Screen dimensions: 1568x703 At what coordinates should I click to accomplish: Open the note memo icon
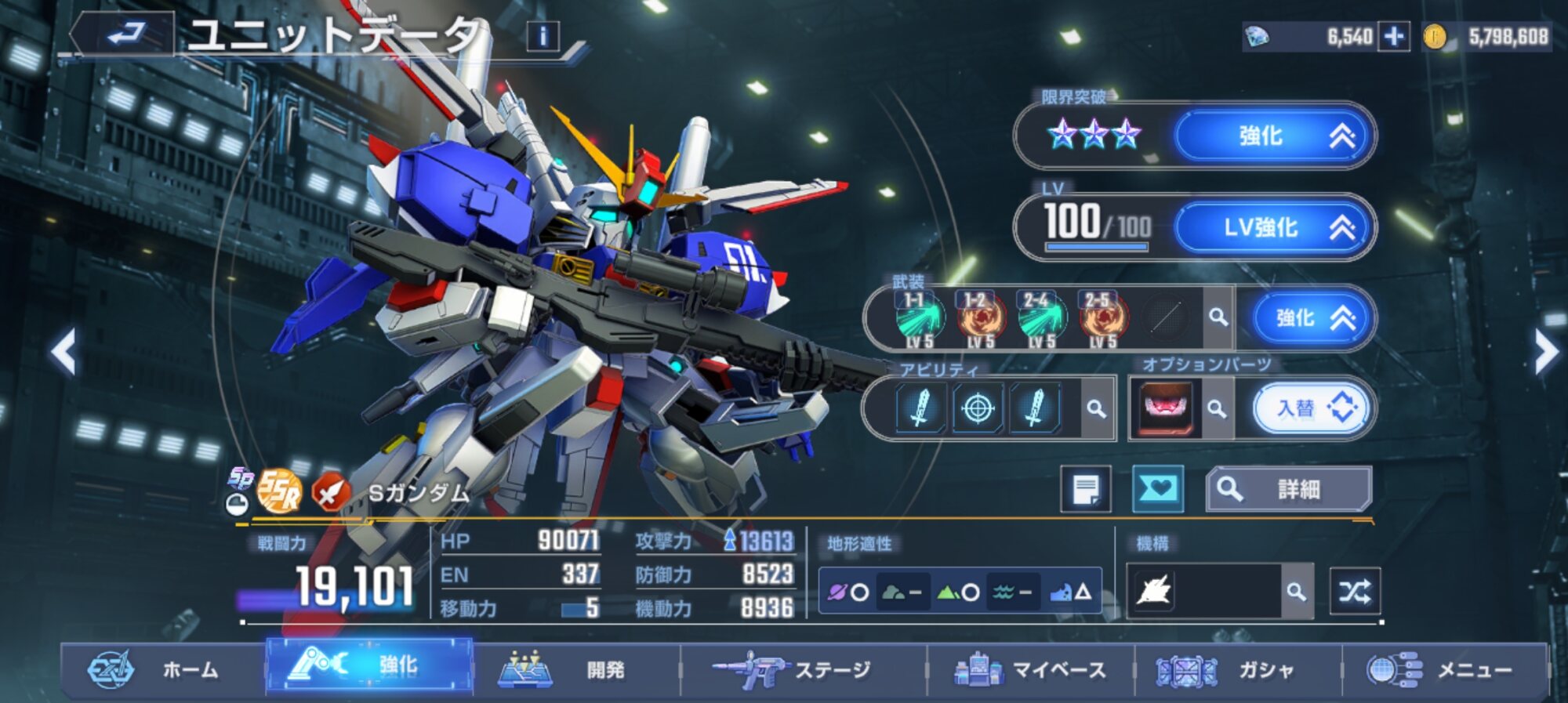click(1086, 490)
